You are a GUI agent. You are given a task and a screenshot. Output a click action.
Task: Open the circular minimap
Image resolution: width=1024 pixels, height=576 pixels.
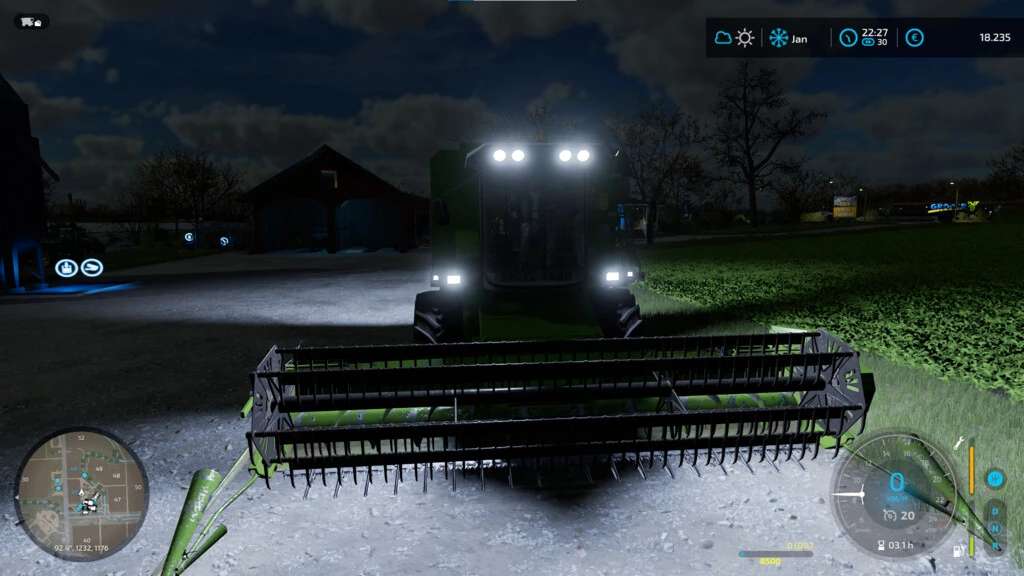[x=81, y=494]
